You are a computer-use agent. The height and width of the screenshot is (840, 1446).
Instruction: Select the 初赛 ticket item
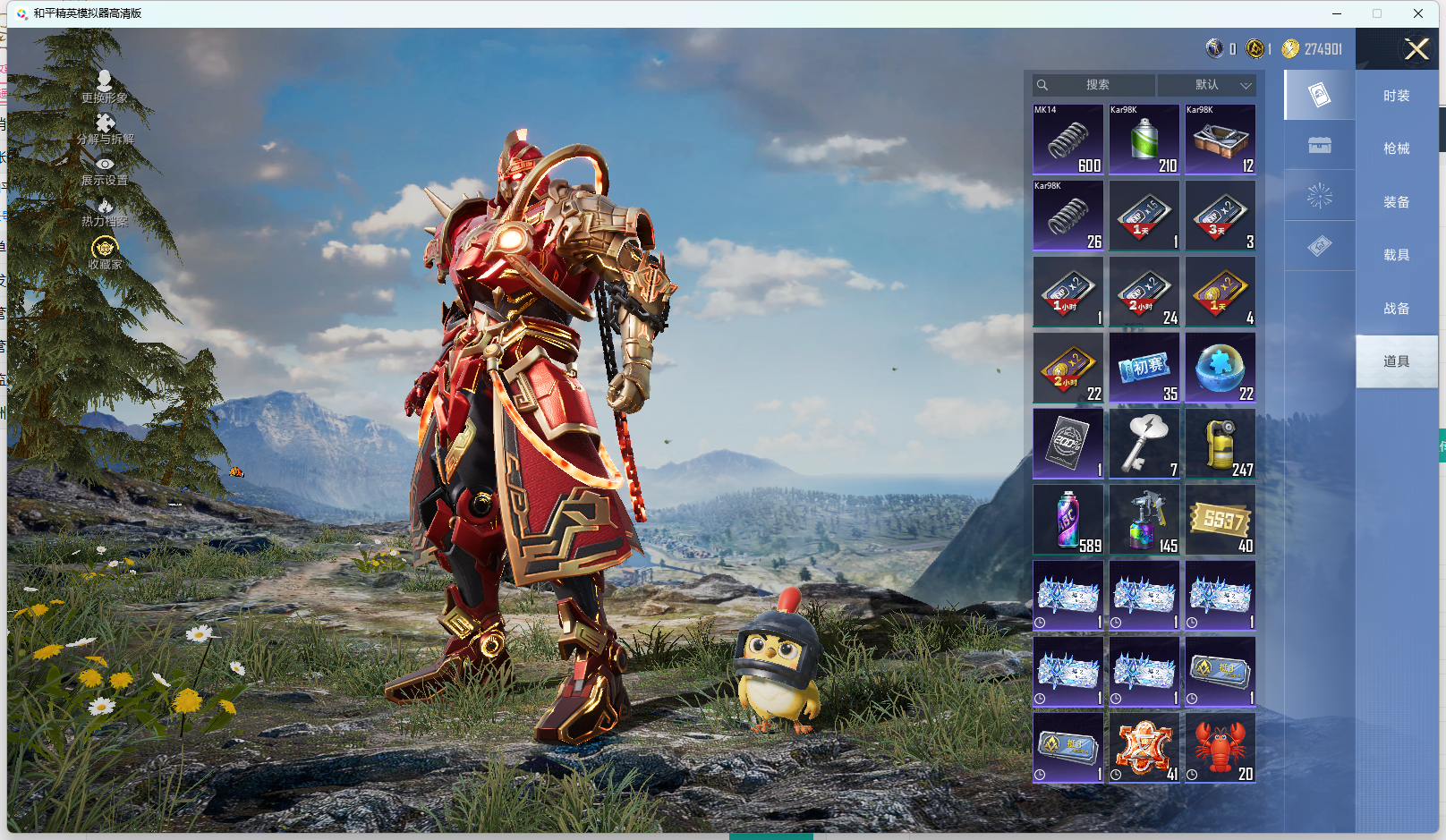(1144, 368)
